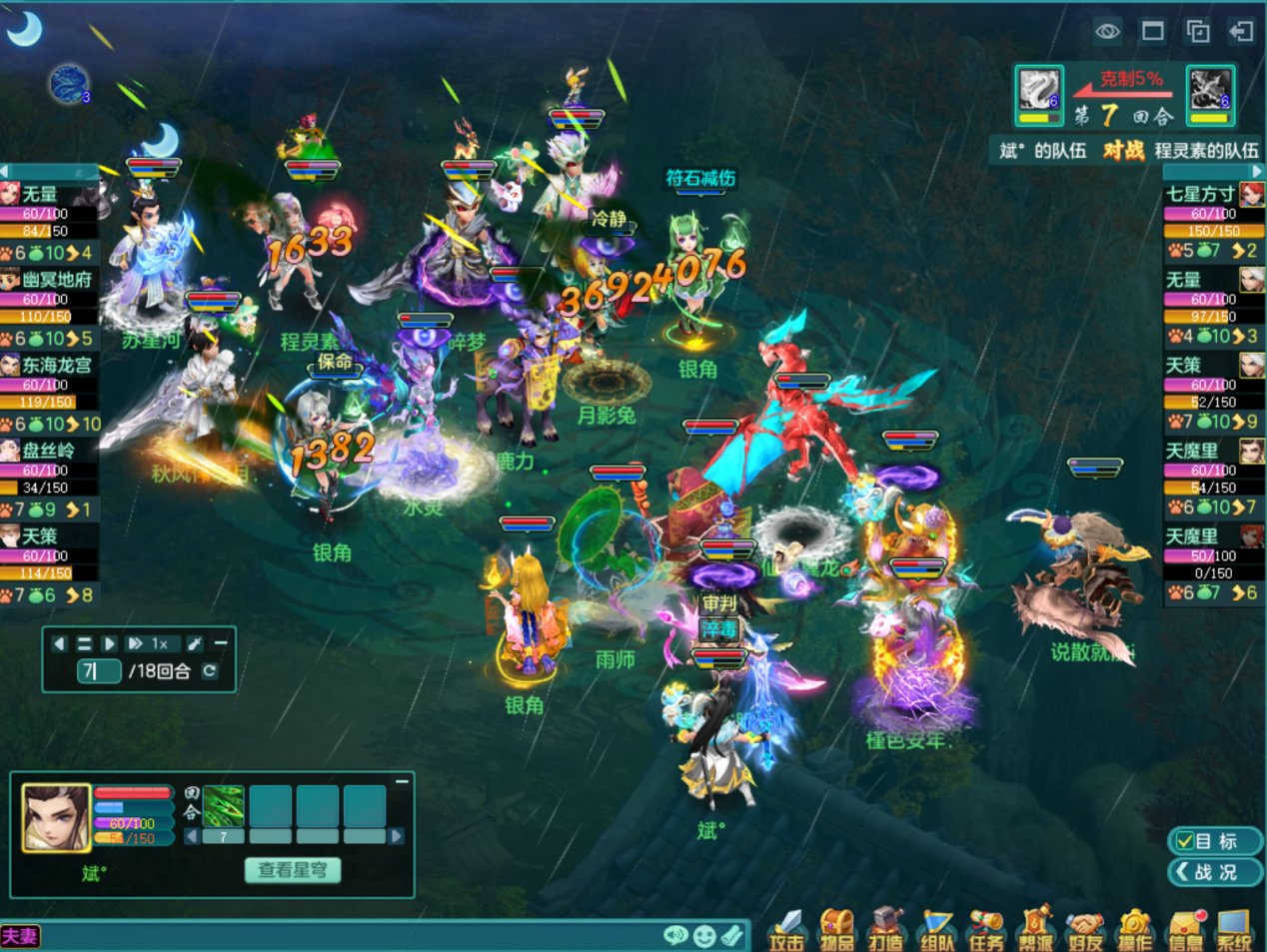Open the 组队 team panel
The height and width of the screenshot is (952, 1267).
pos(936,929)
